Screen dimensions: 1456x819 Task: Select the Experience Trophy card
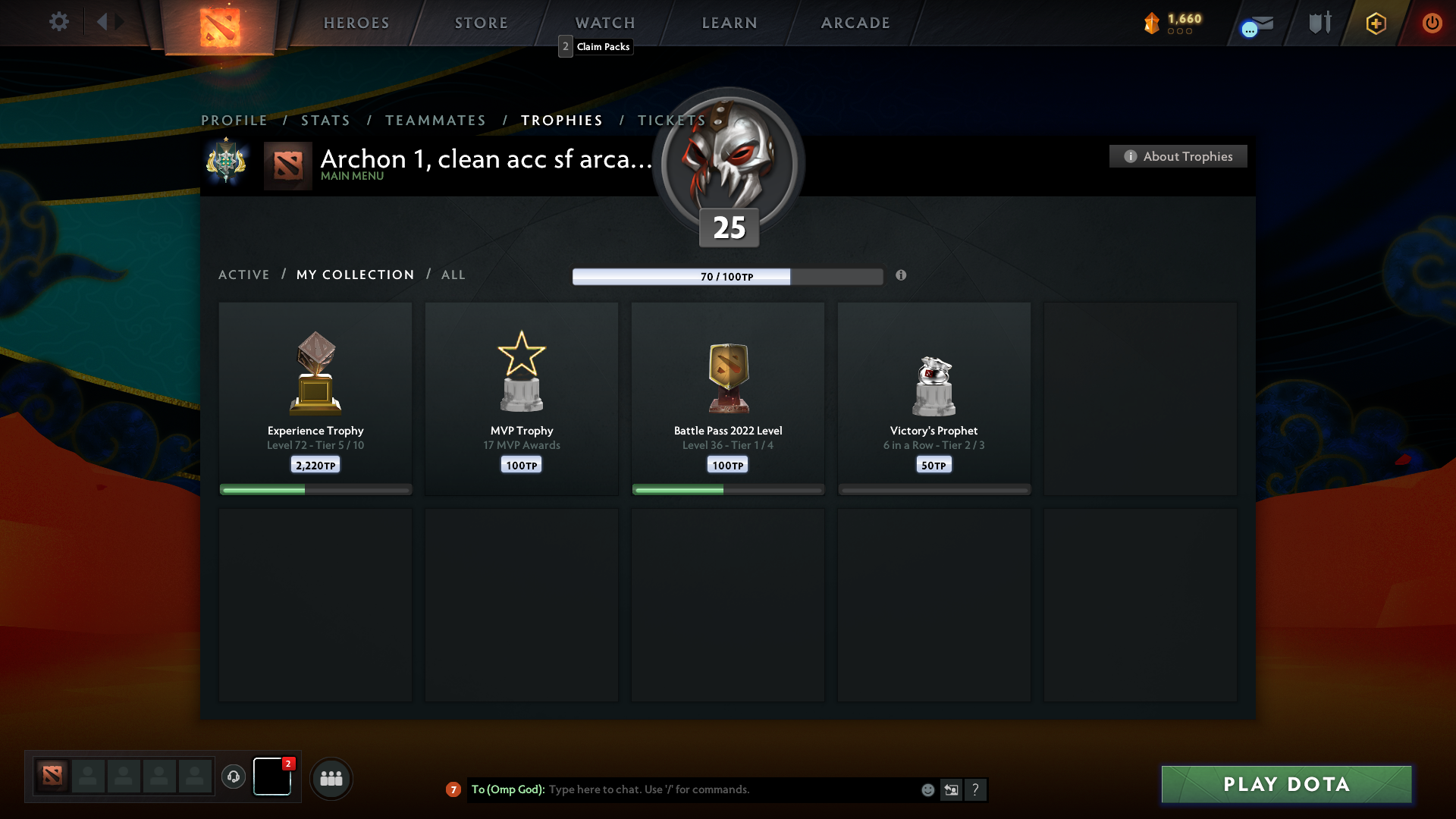tap(315, 398)
